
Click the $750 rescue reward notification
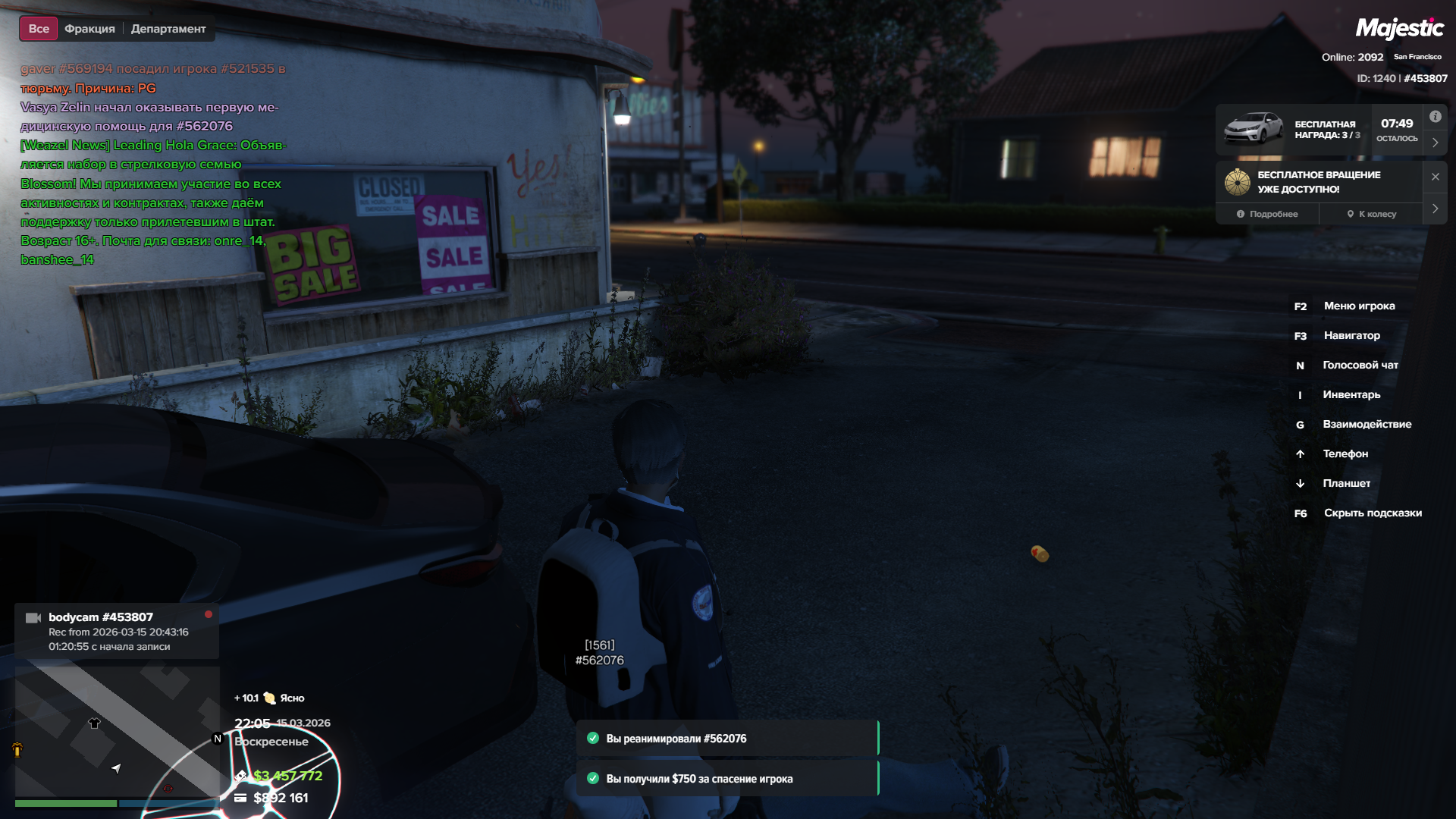(726, 779)
